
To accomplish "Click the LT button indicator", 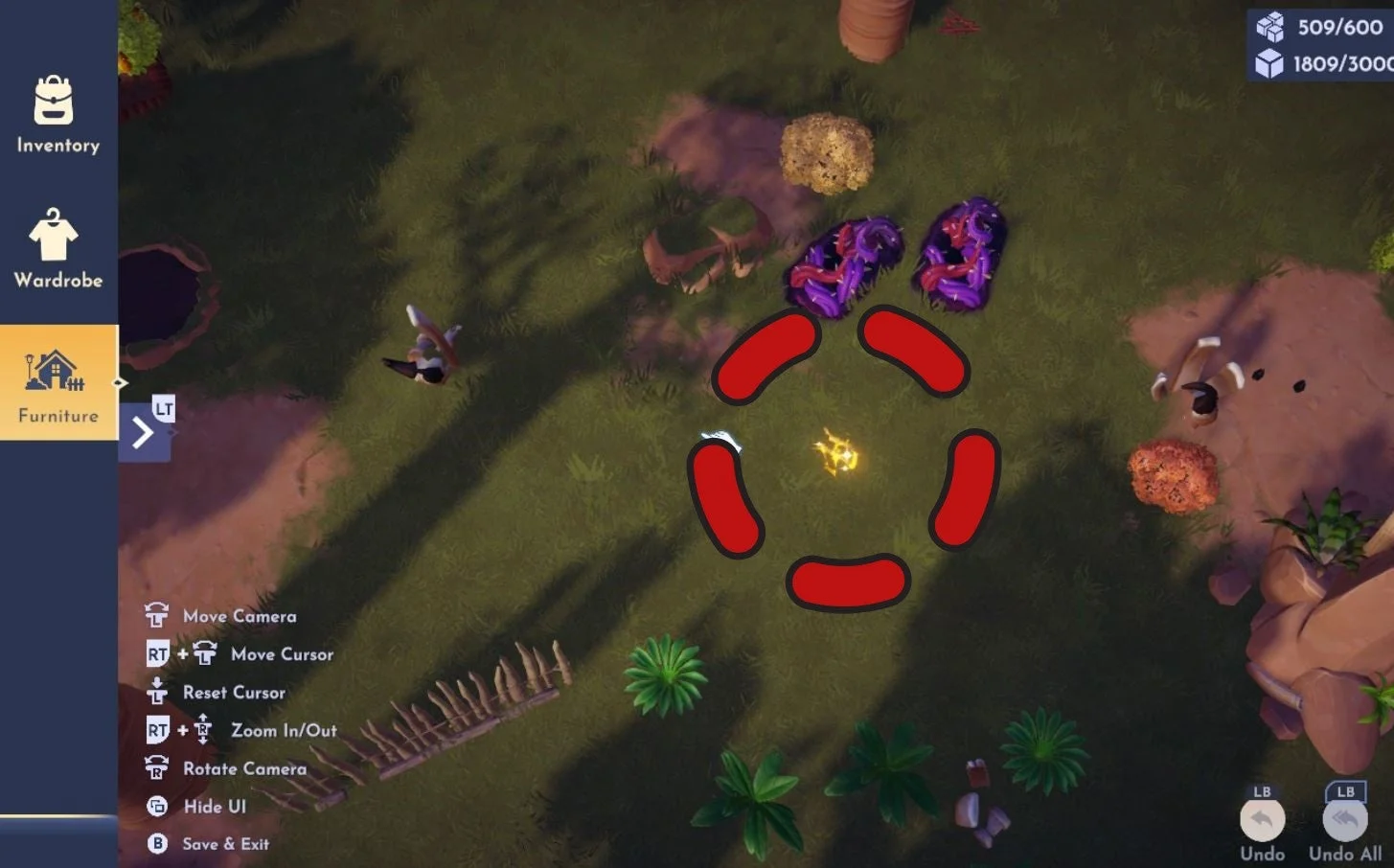I will tap(162, 407).
